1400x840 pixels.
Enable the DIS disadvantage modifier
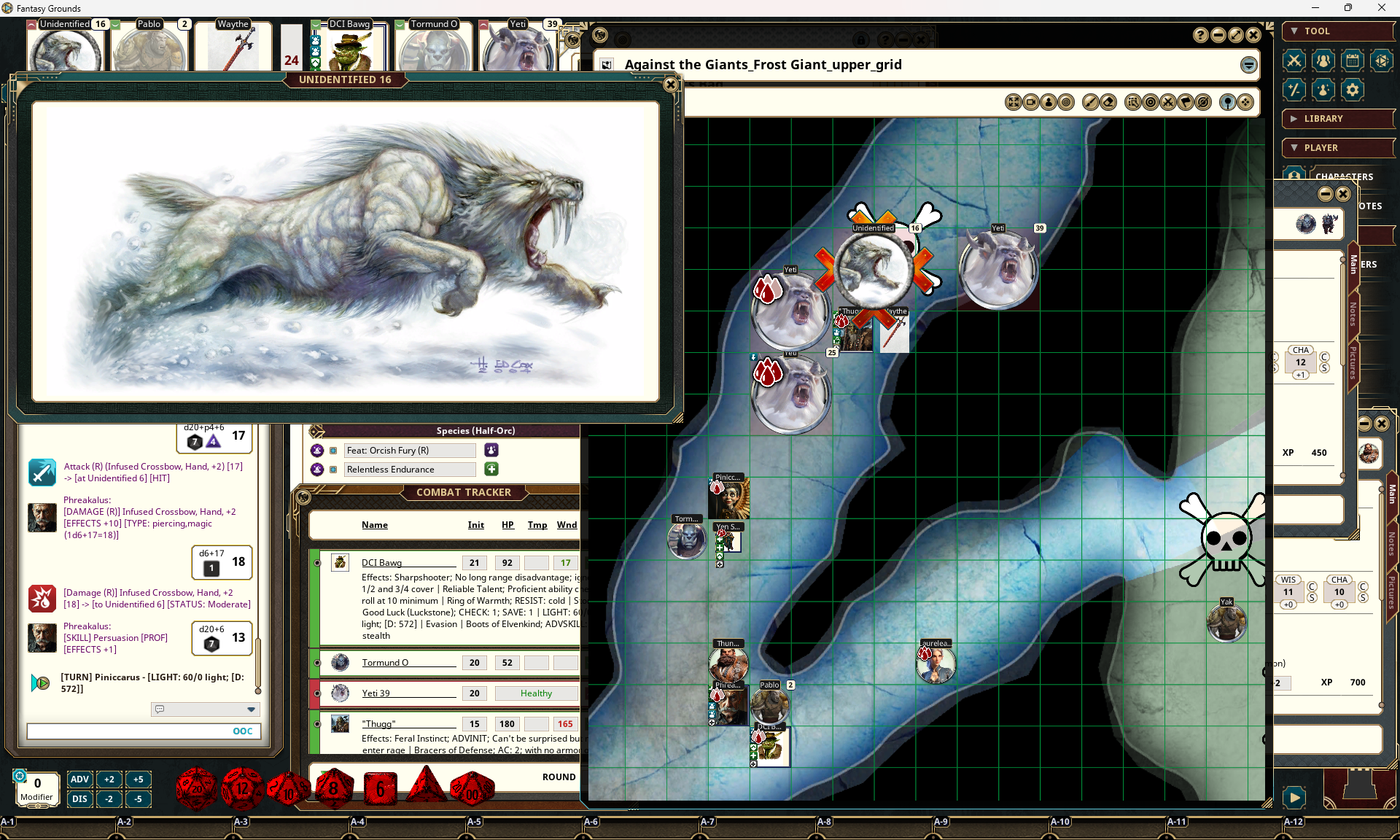(79, 799)
